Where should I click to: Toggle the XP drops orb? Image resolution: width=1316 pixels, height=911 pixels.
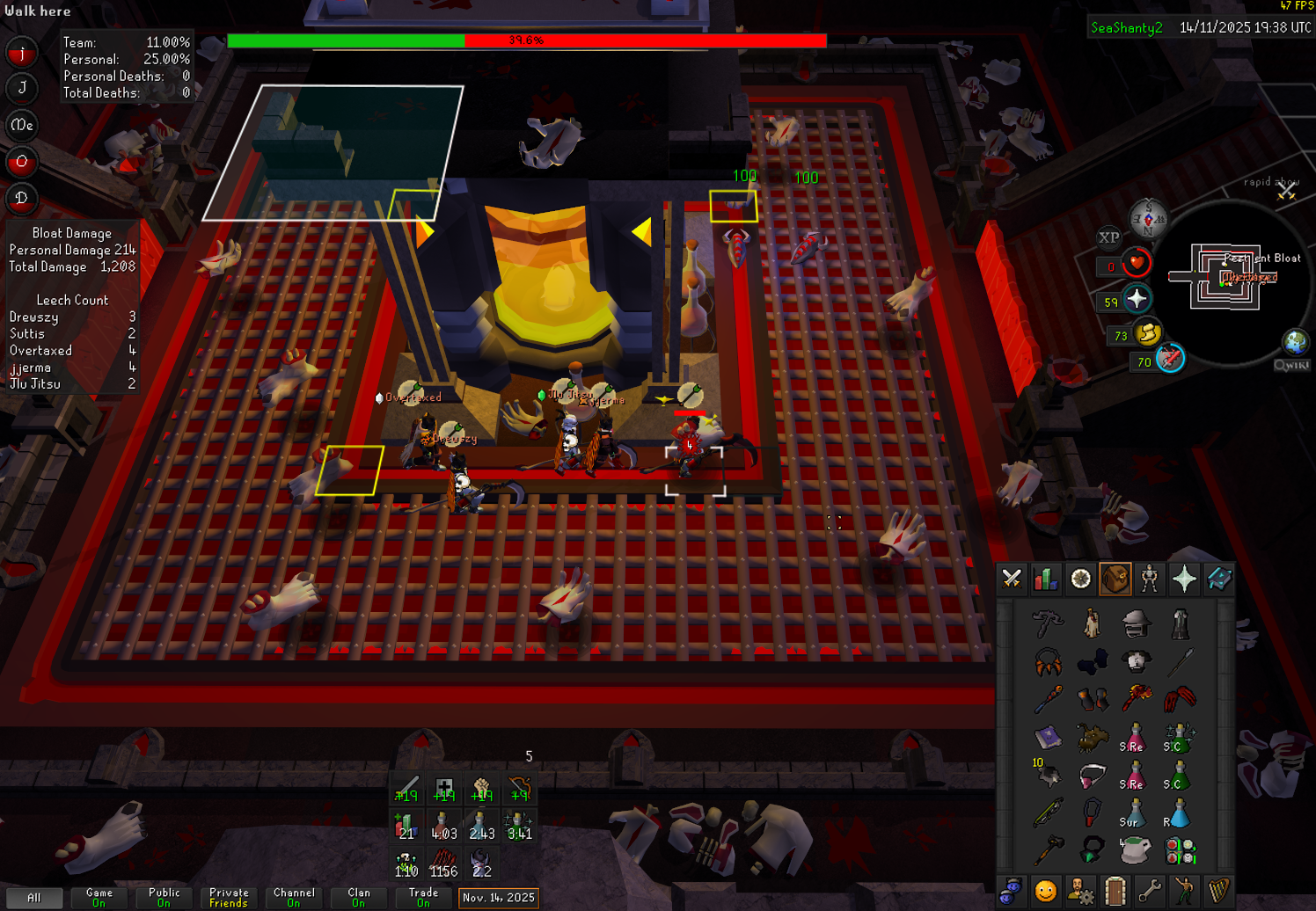pyautogui.click(x=1108, y=237)
